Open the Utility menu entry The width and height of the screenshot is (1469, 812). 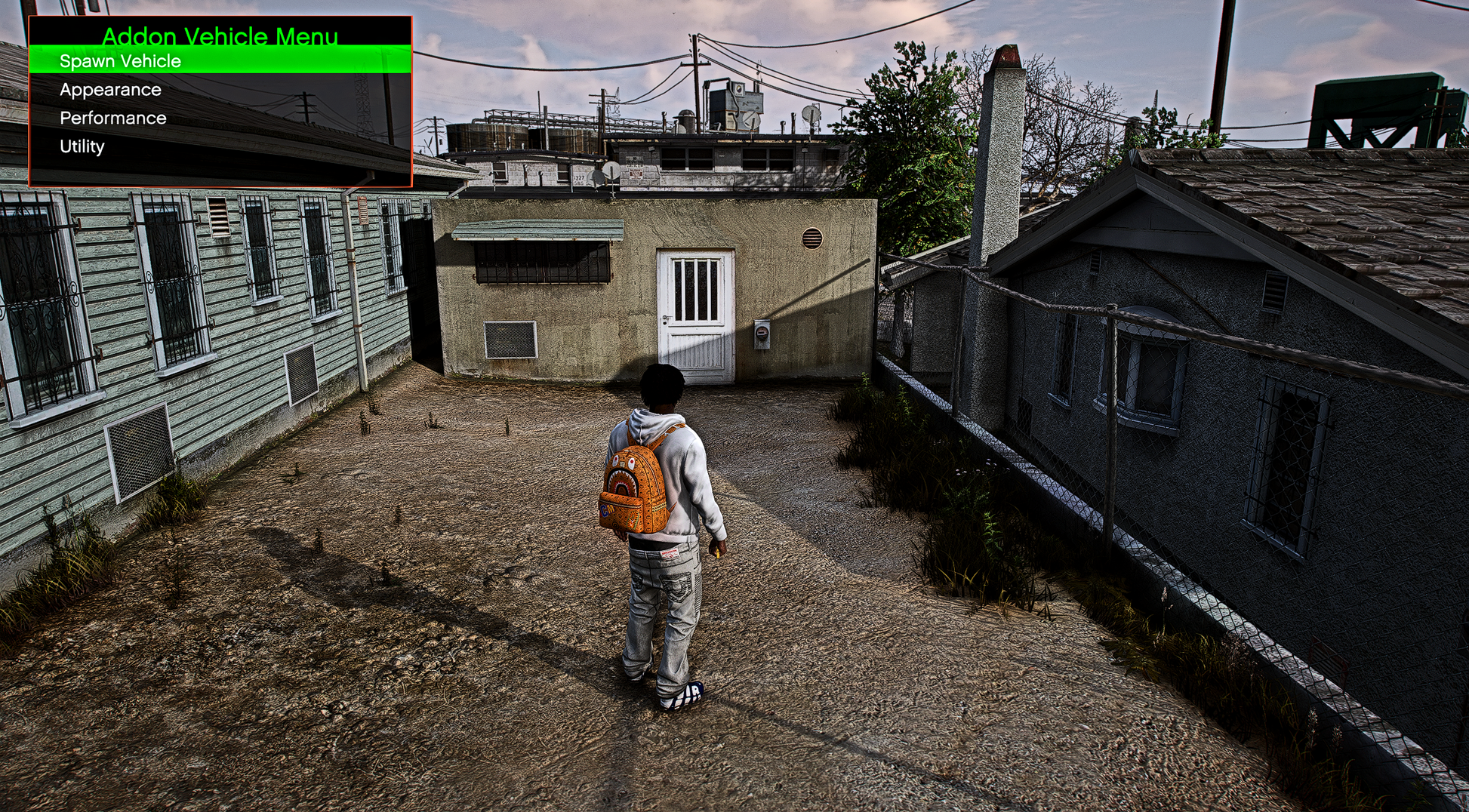pos(82,146)
